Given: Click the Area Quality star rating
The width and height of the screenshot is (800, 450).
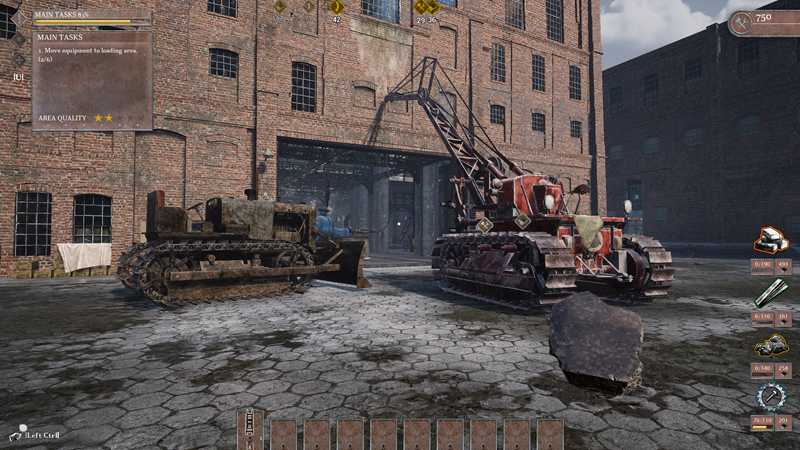Looking at the screenshot, I should 104,118.
